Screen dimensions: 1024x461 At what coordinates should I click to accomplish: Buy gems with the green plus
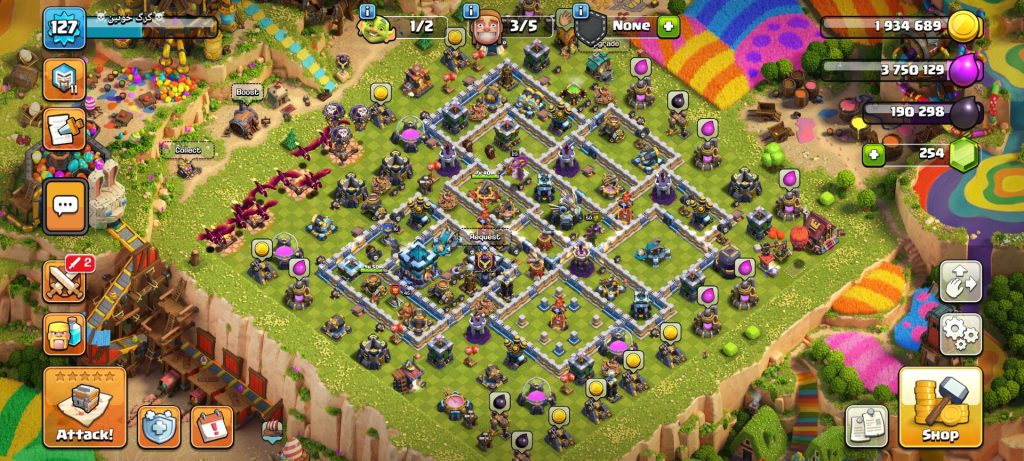coord(874,154)
